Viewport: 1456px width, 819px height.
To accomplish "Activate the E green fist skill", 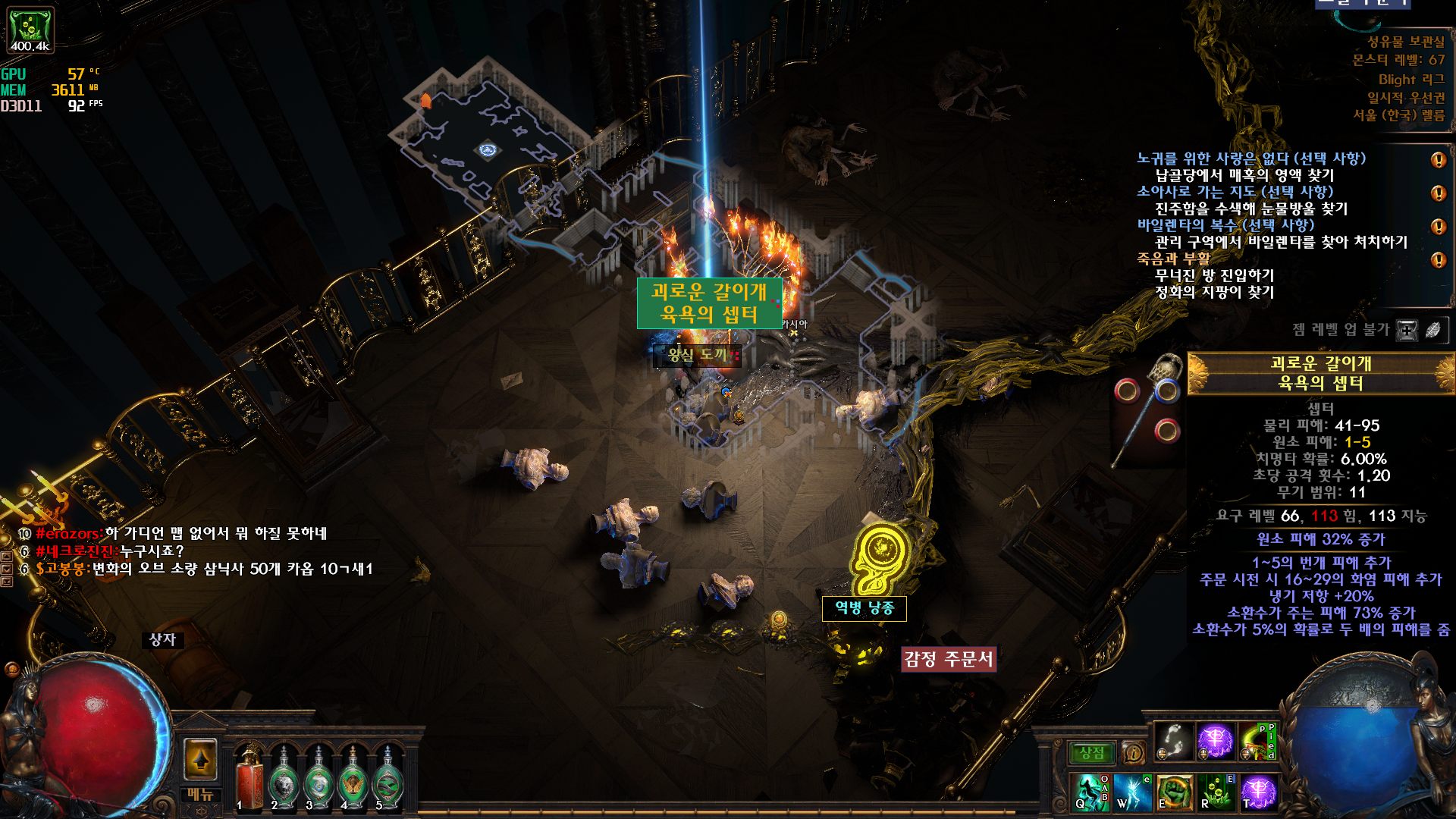I will pyautogui.click(x=1175, y=792).
